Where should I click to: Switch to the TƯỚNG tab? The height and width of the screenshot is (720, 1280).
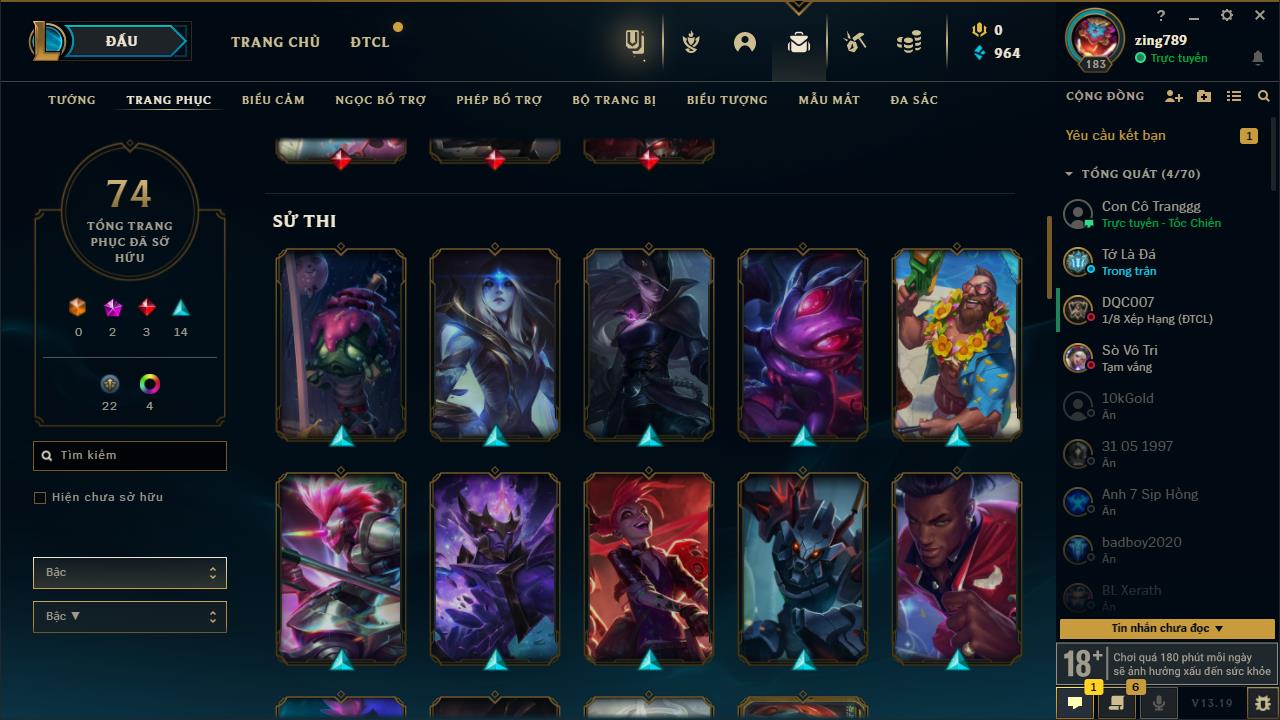71,100
